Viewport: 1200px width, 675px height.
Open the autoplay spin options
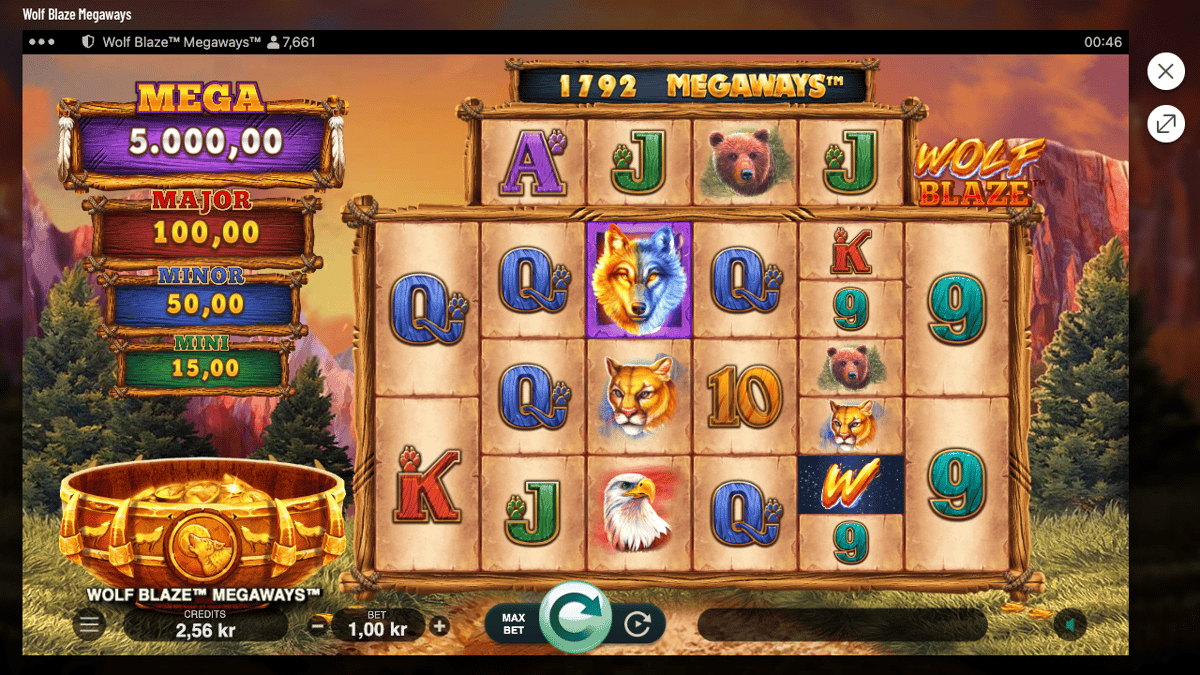point(637,626)
